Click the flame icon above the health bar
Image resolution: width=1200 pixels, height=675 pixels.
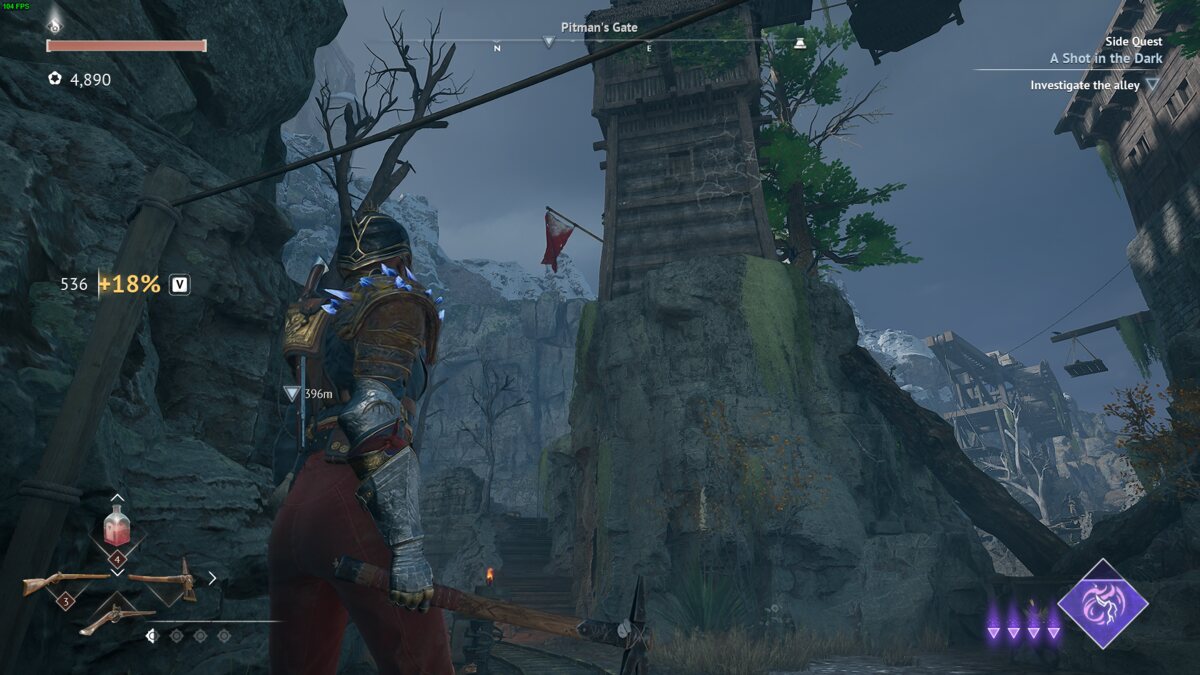tap(57, 18)
